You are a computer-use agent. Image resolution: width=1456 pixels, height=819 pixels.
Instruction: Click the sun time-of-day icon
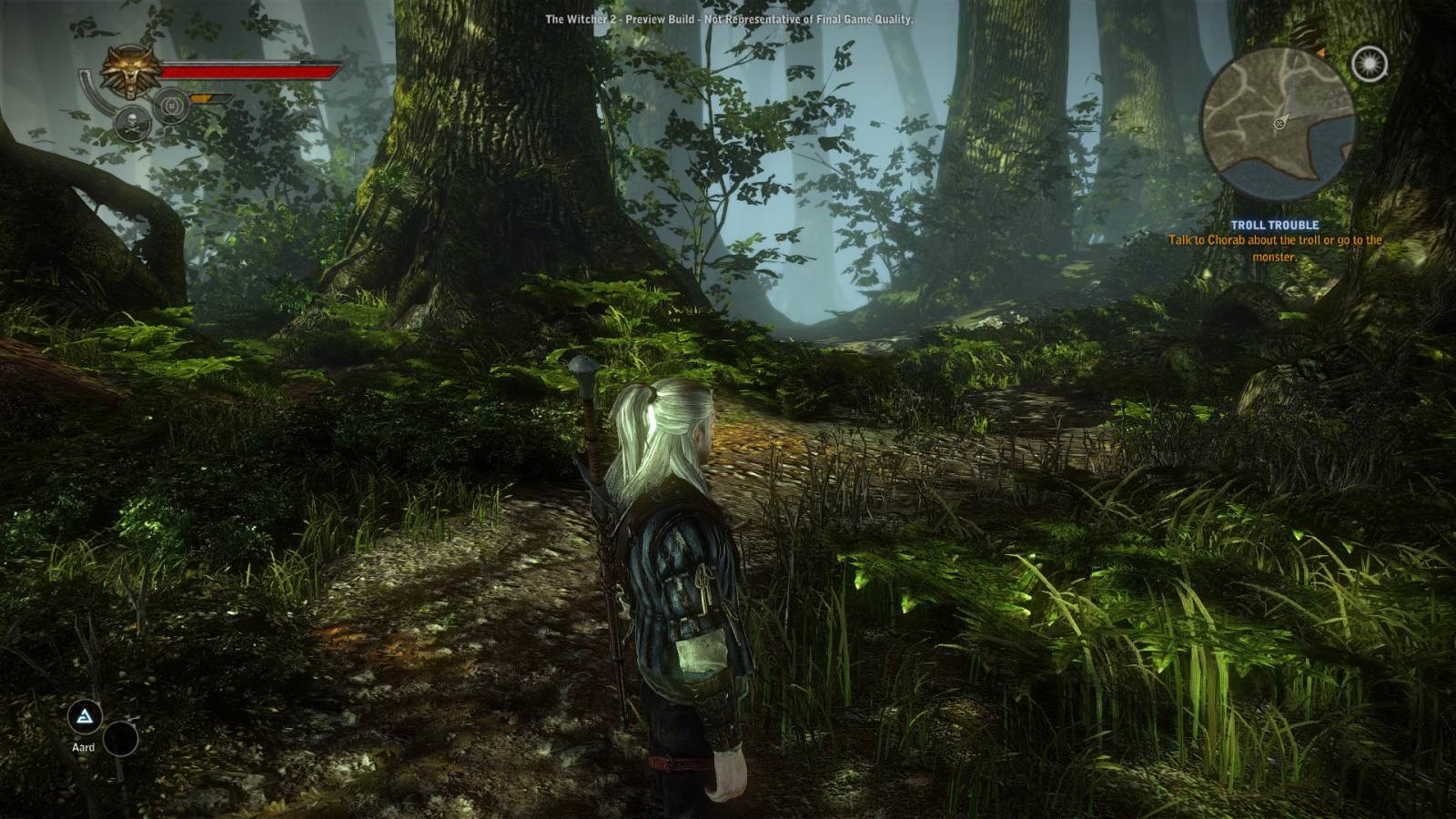(1369, 64)
